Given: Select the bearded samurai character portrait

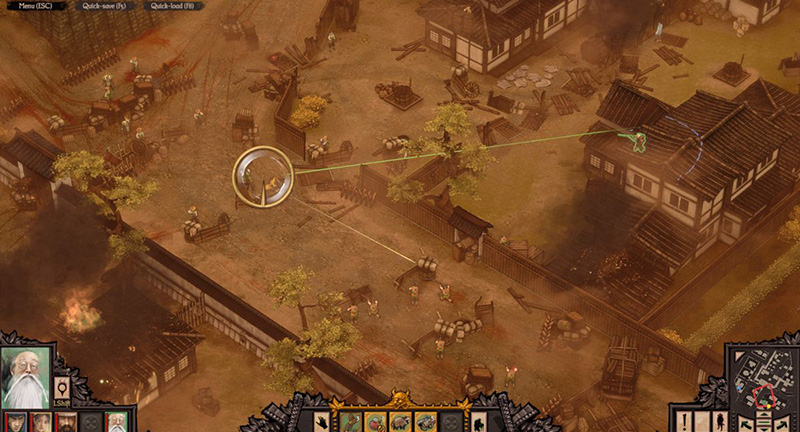Looking at the screenshot, I should (66, 421).
